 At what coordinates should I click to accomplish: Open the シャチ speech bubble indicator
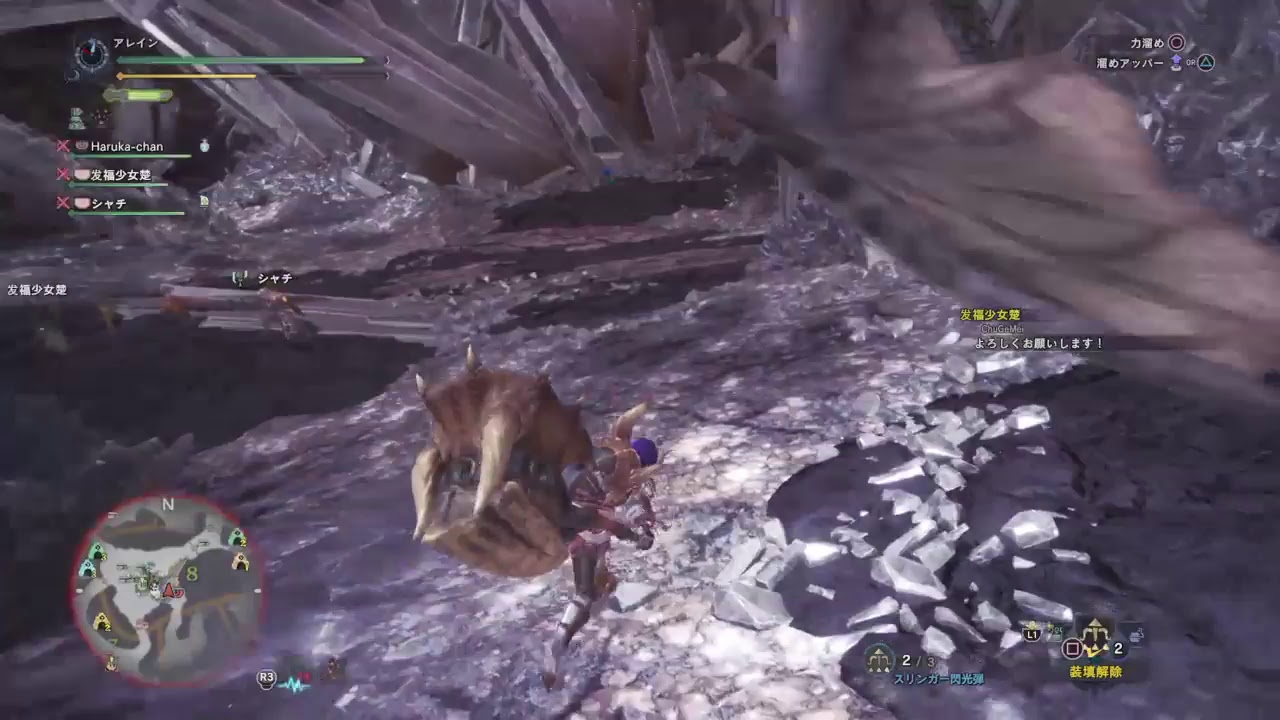(x=240, y=278)
